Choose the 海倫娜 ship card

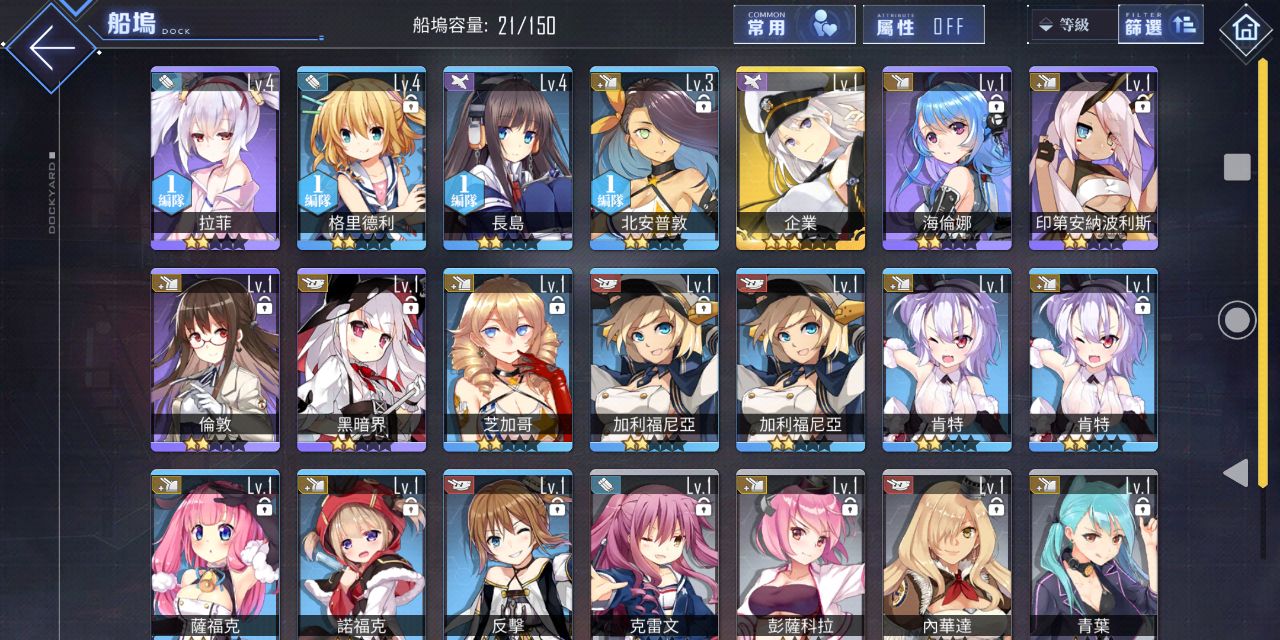[947, 157]
